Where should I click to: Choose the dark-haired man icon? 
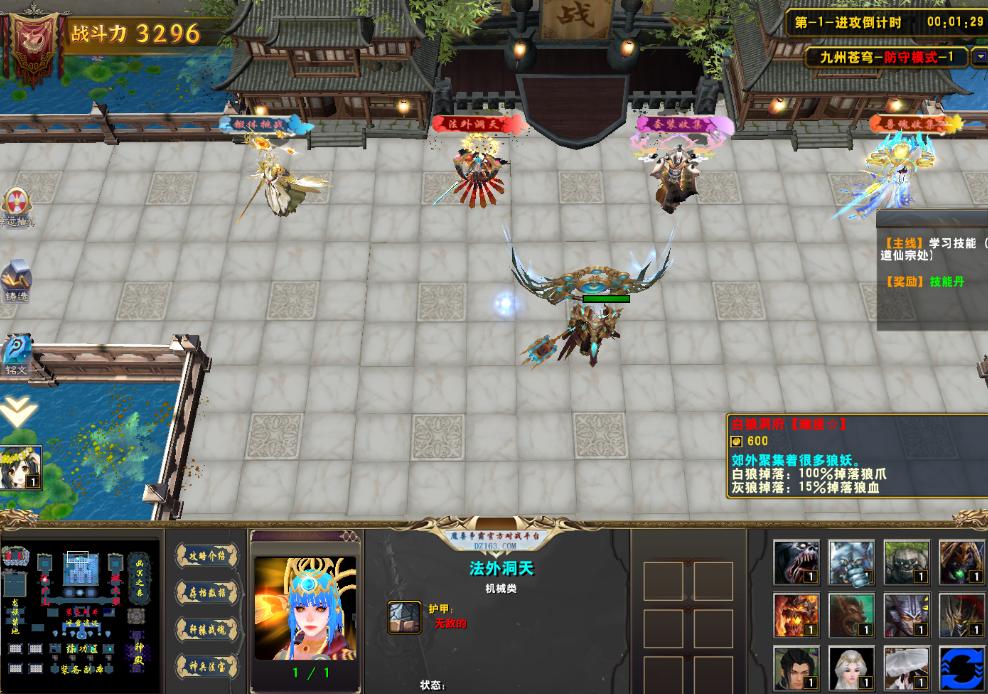point(795,670)
